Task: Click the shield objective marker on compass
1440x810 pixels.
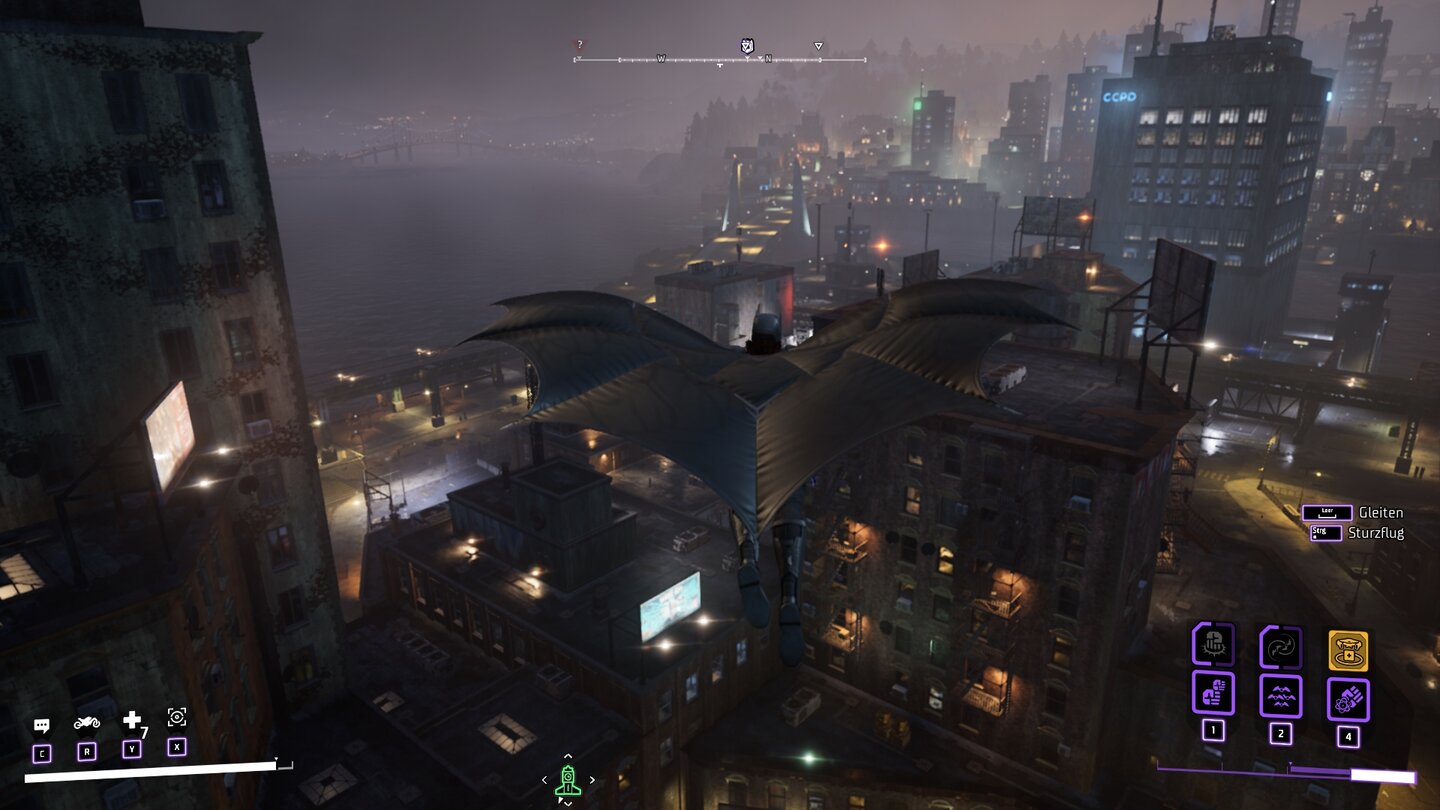Action: point(746,46)
